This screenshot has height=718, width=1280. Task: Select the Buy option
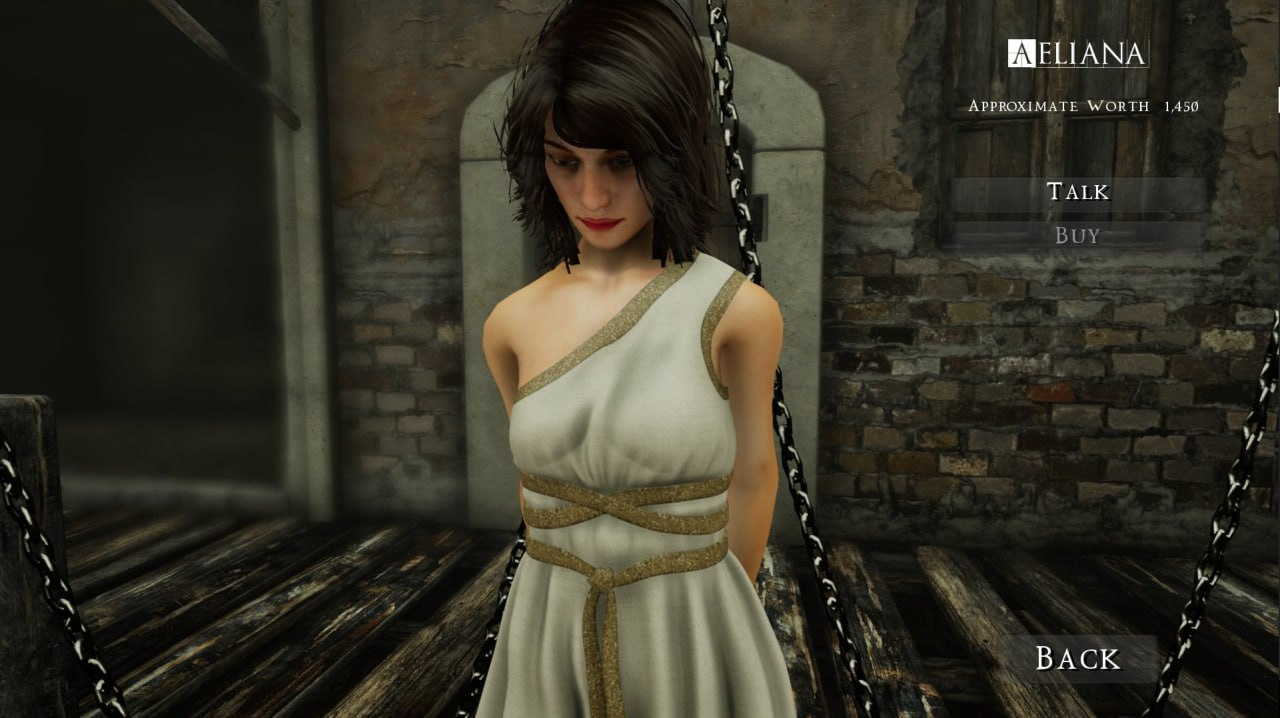click(x=1077, y=236)
